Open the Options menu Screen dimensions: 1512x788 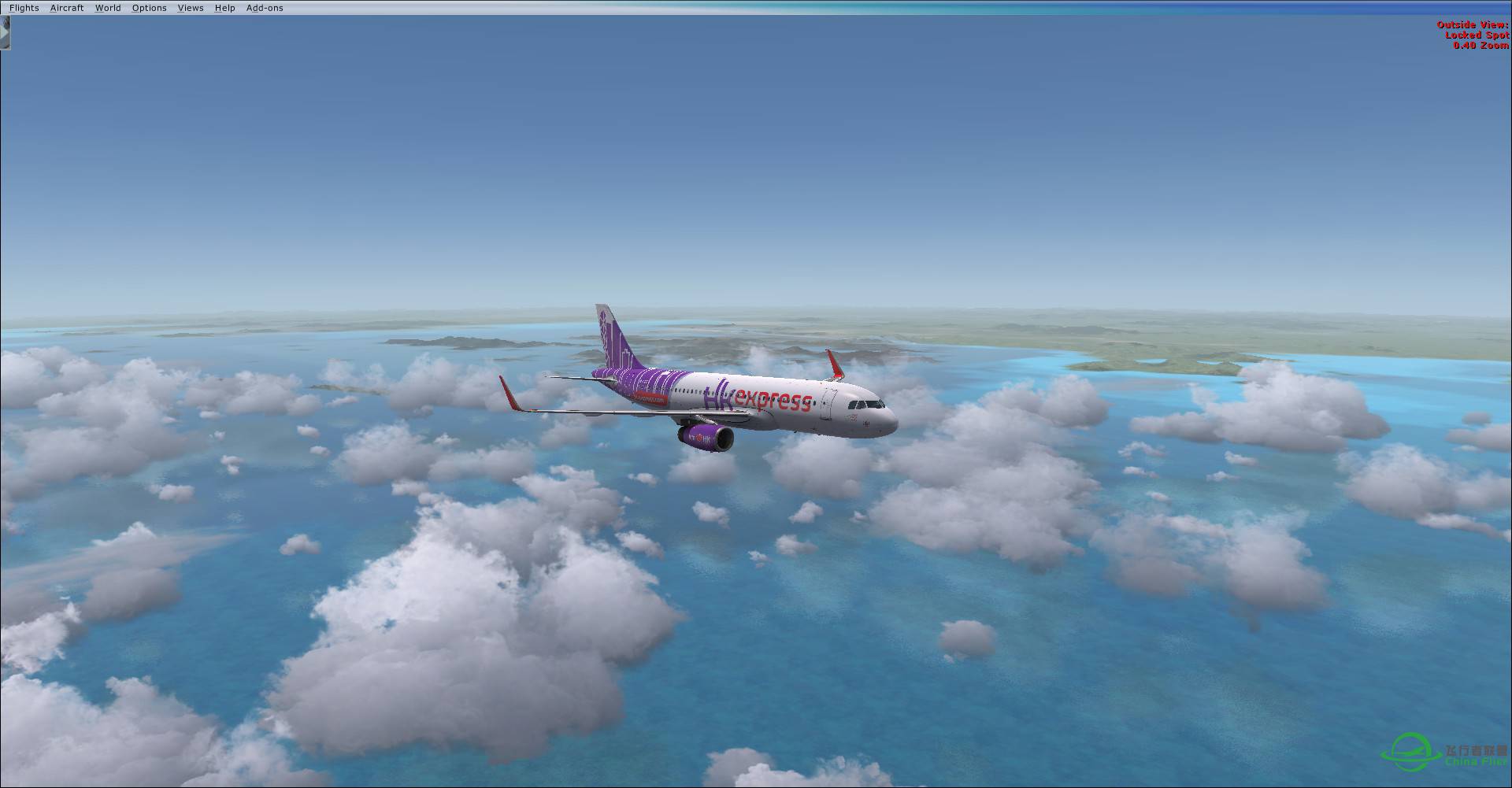[149, 7]
